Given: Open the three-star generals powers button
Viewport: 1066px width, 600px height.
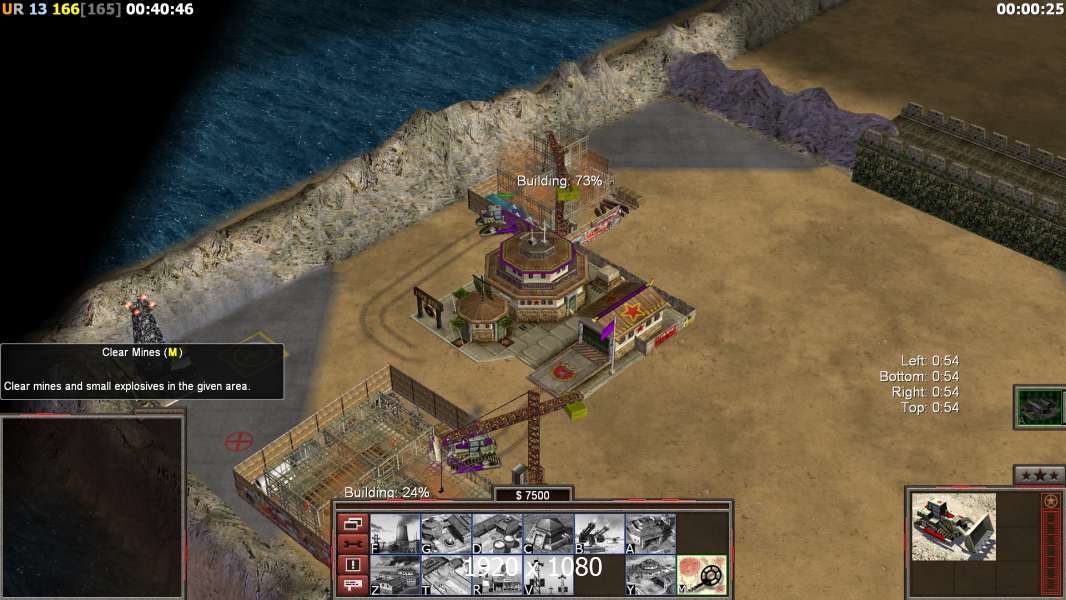Looking at the screenshot, I should [x=1039, y=475].
